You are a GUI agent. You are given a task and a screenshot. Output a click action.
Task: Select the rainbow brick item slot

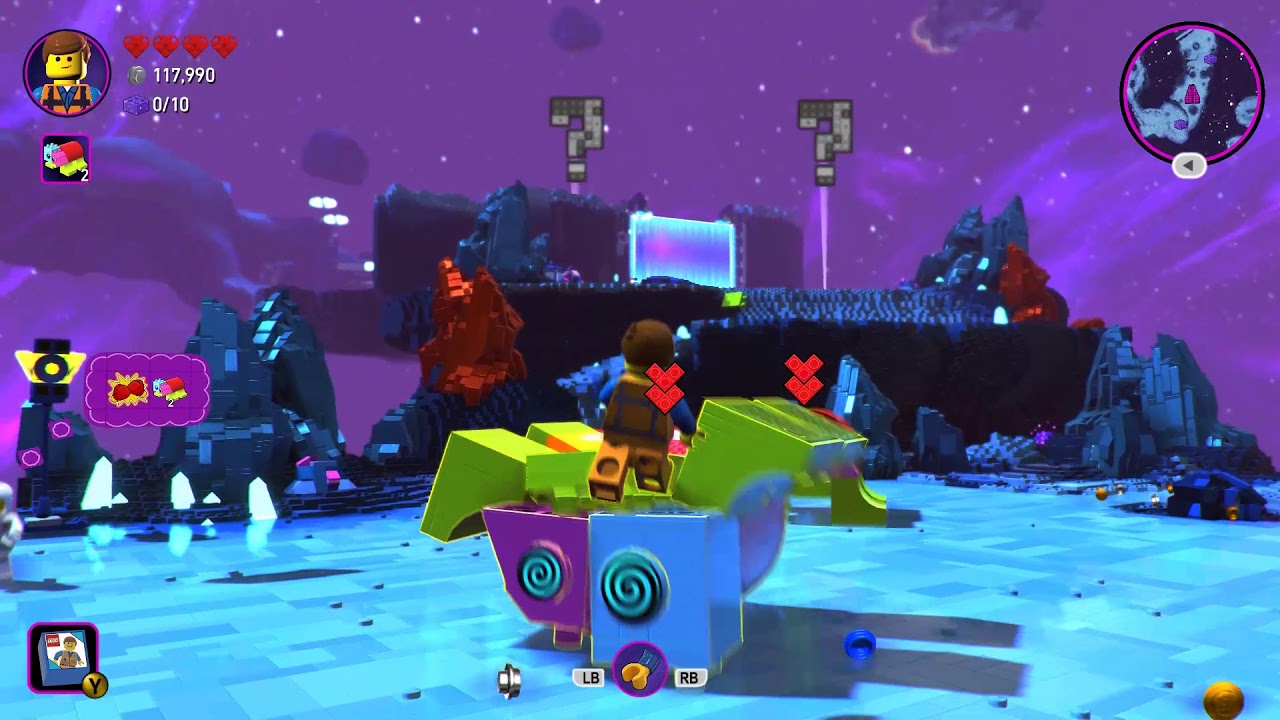click(66, 159)
